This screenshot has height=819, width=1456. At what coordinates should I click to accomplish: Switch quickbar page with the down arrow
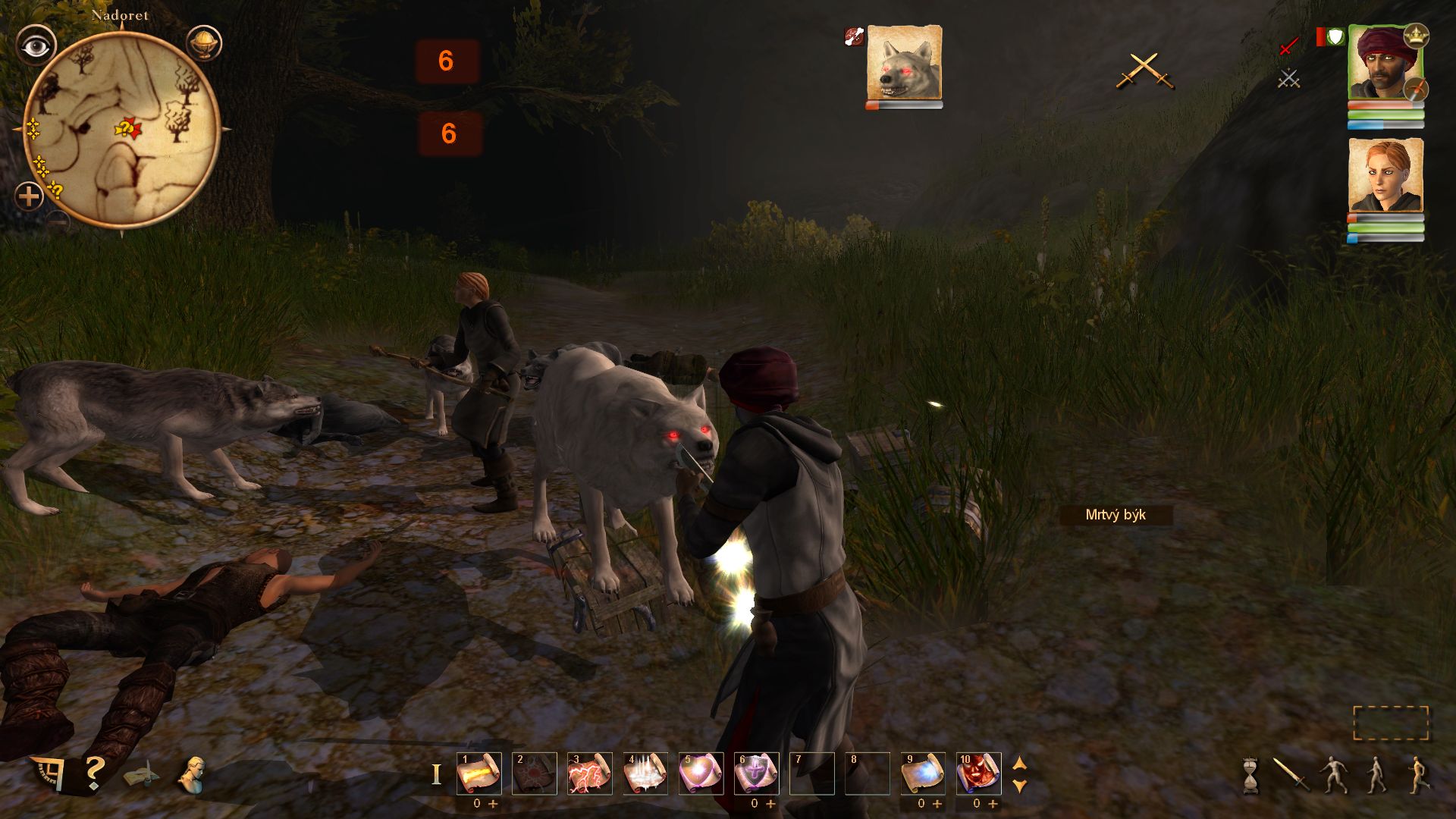[1020, 786]
